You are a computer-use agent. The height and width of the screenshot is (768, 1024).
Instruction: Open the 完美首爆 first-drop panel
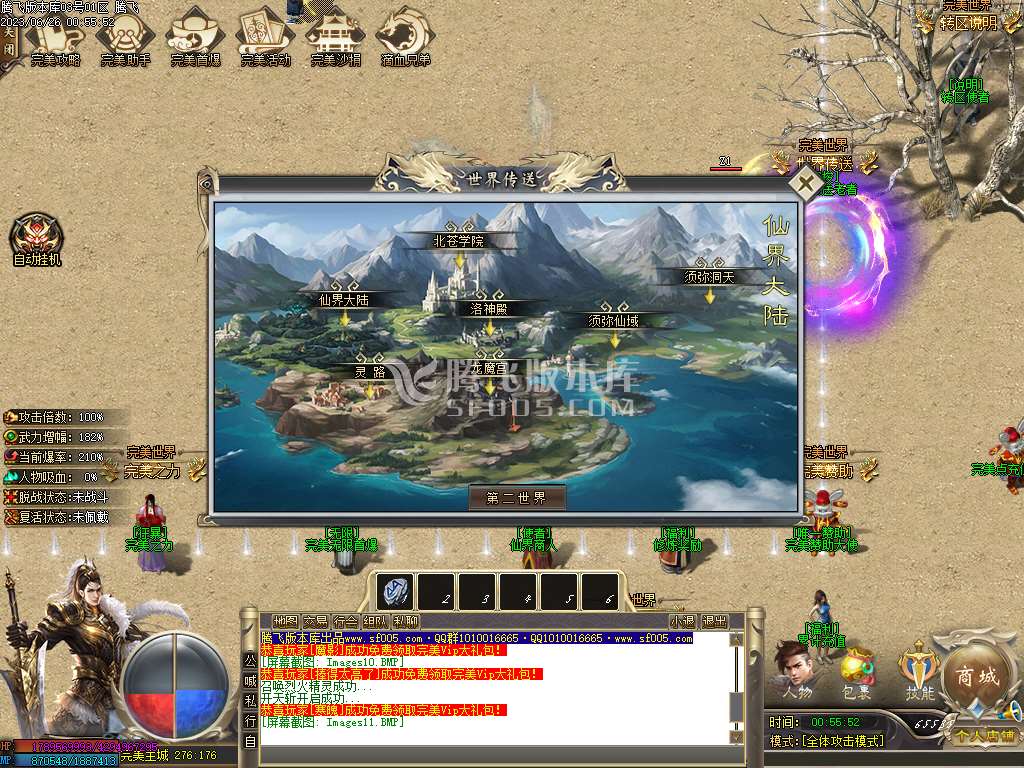click(x=195, y=38)
